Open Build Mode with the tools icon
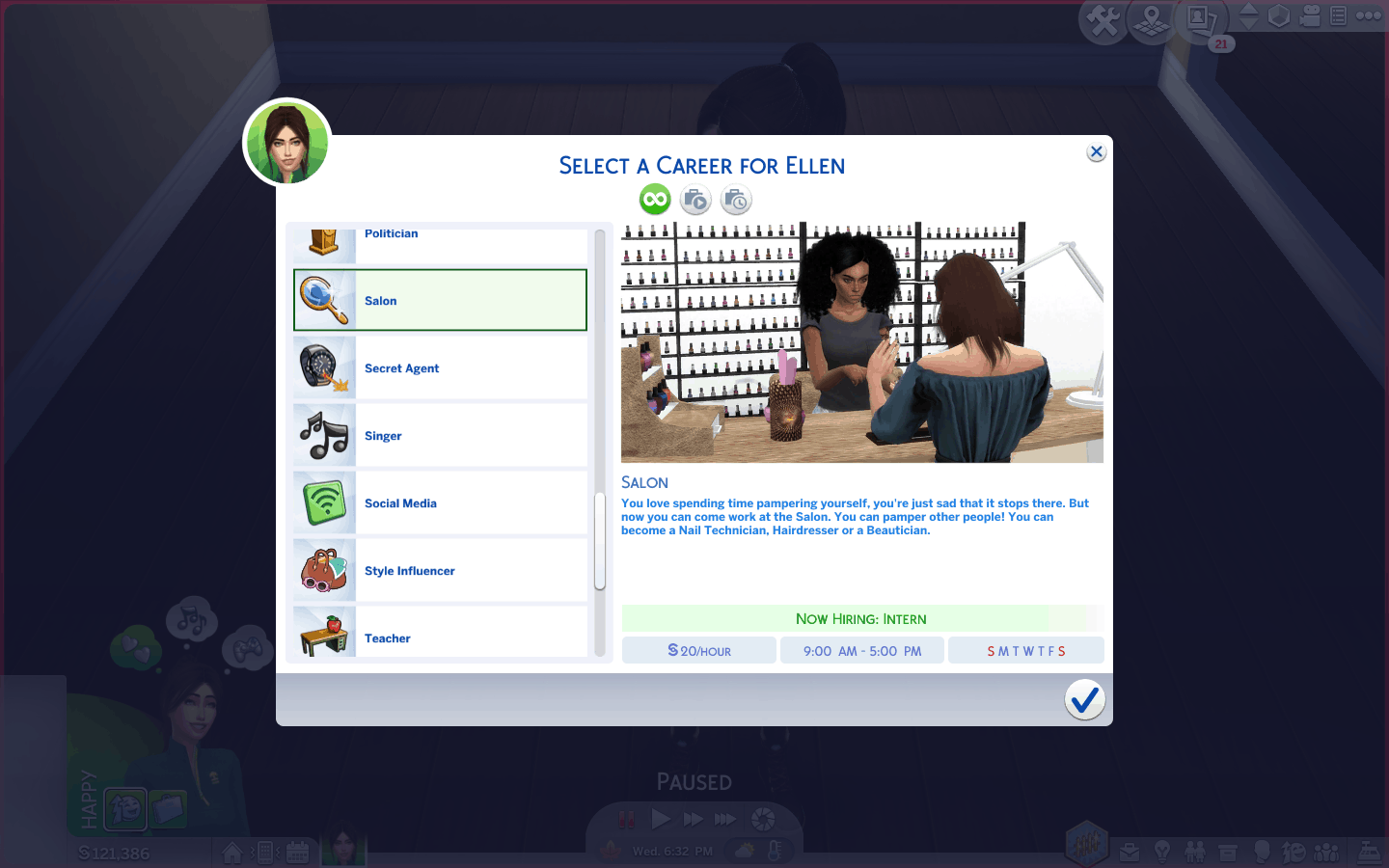The height and width of the screenshot is (868, 1389). (x=1103, y=20)
